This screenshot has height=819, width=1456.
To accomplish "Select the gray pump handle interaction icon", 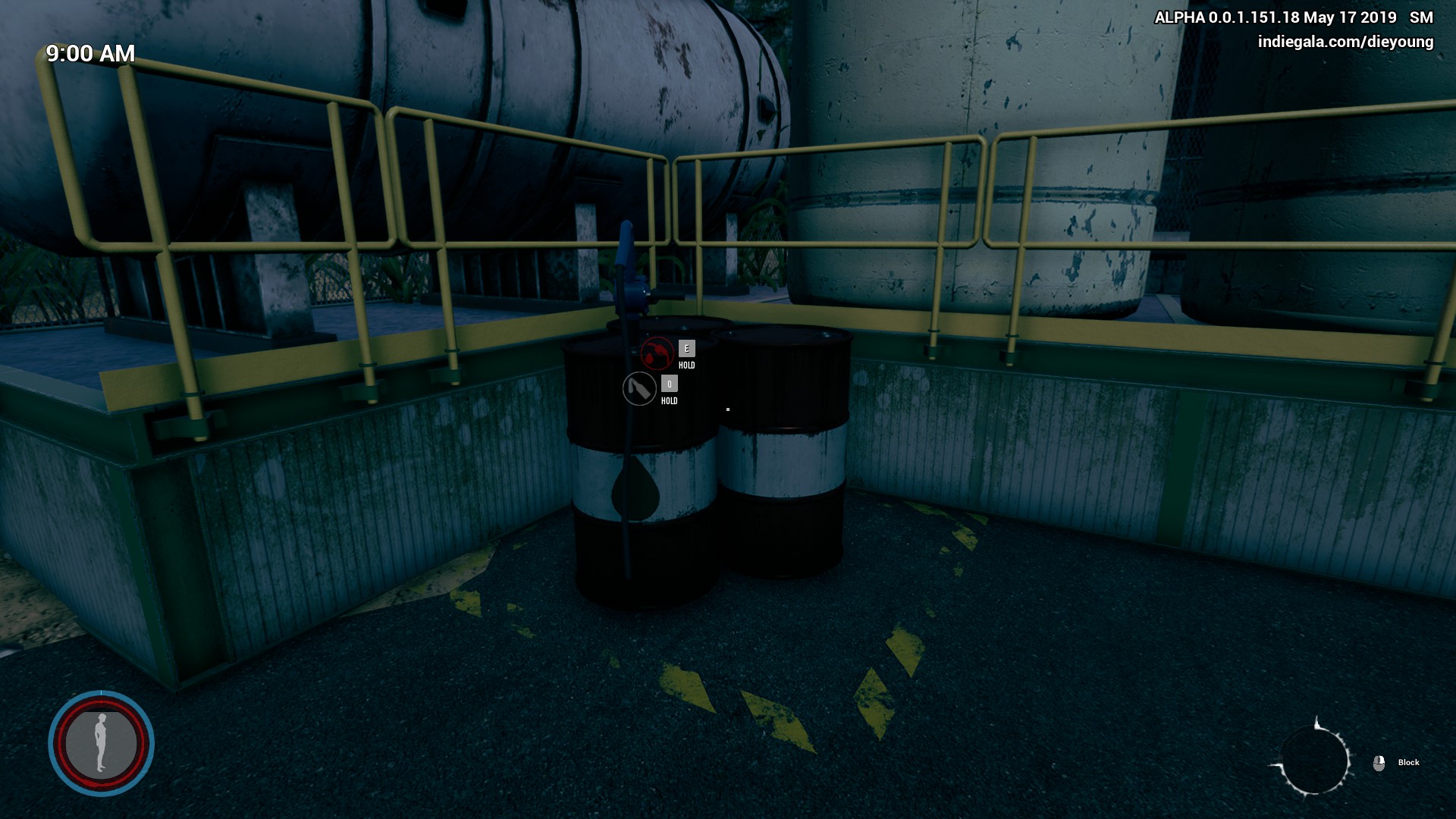I will click(639, 388).
